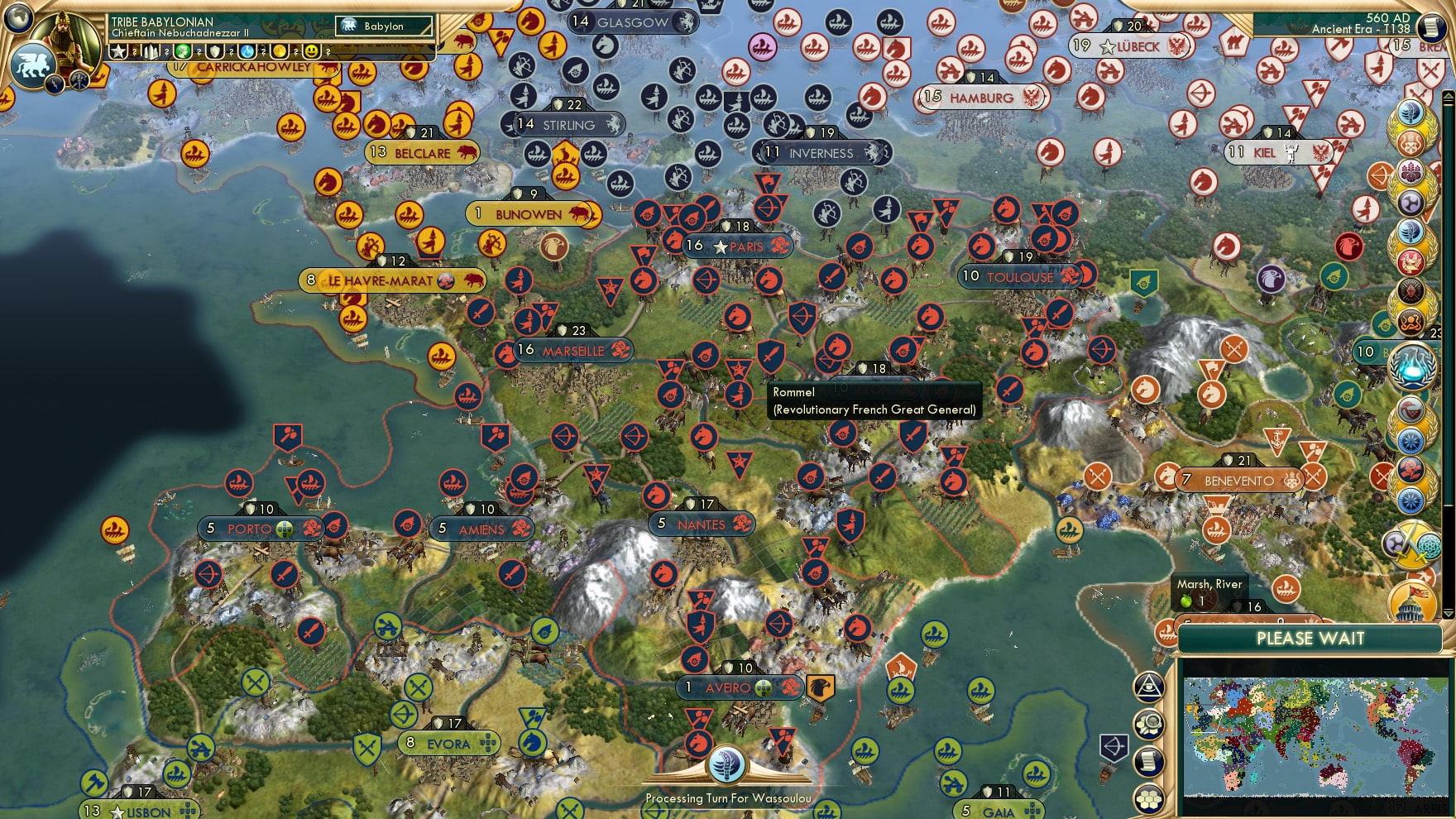Open the notification log scroll icon near the minimap
Image resolution: width=1456 pixels, height=819 pixels.
pos(1147,760)
